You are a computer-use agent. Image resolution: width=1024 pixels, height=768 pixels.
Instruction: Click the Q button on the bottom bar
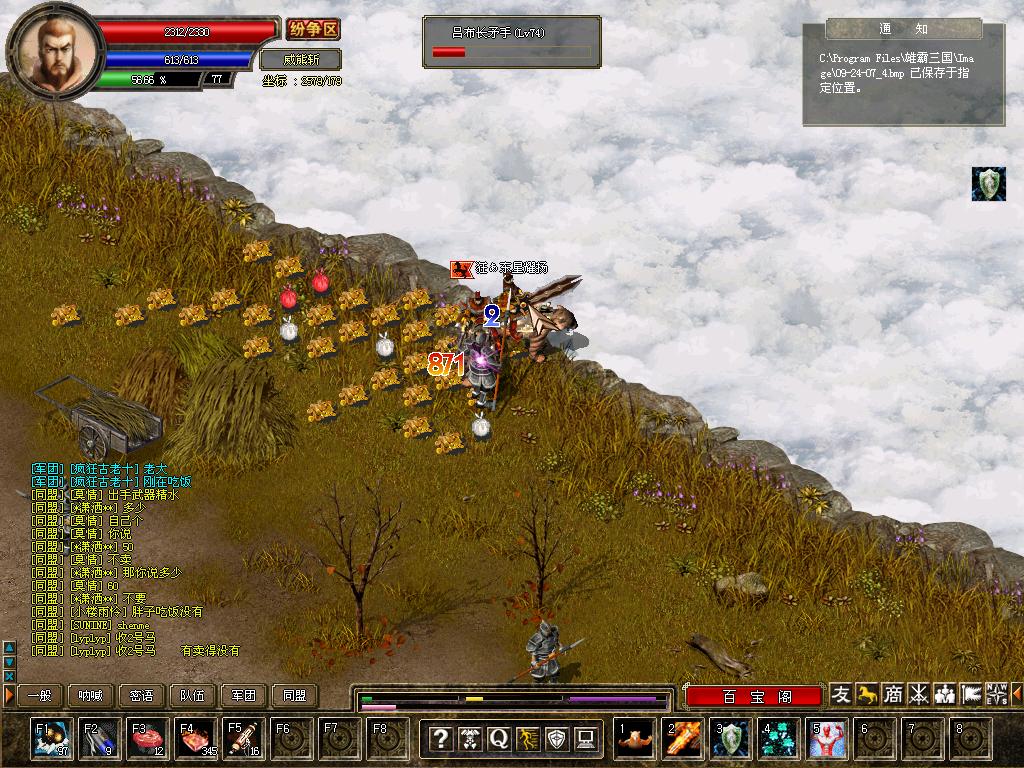498,739
